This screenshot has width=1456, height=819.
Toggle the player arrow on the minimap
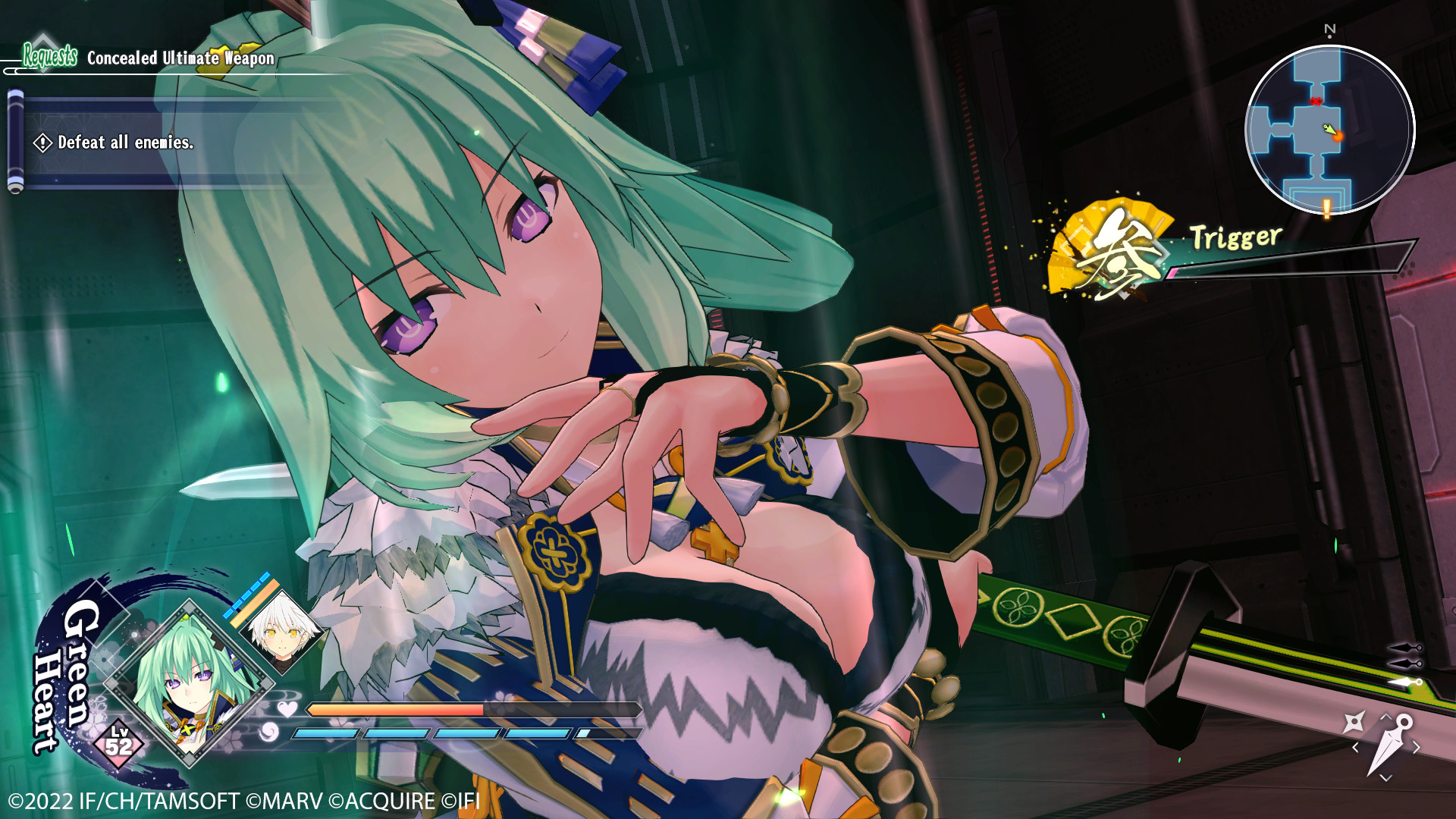pyautogui.click(x=1331, y=129)
